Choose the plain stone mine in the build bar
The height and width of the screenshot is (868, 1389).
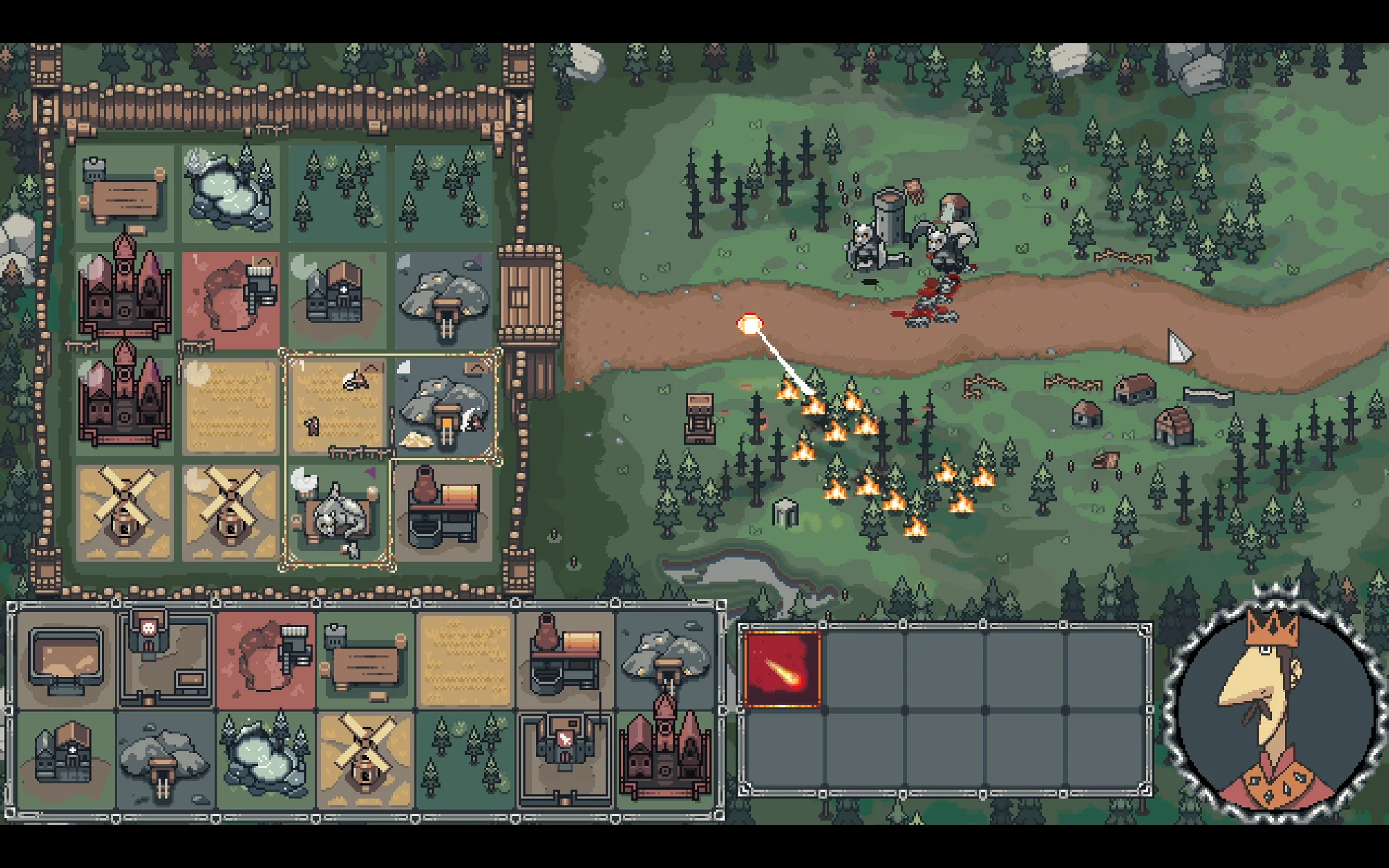click(165, 758)
